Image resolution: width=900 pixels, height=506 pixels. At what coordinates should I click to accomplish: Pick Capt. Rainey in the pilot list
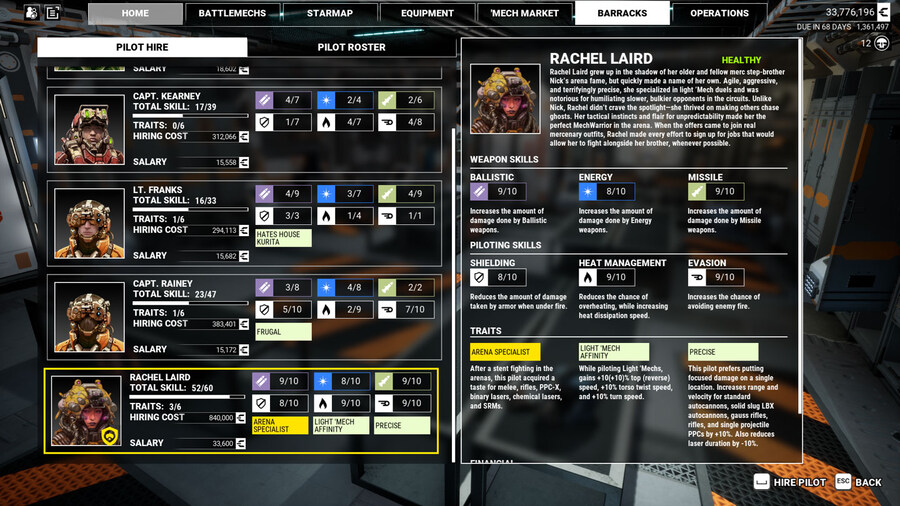pos(150,318)
